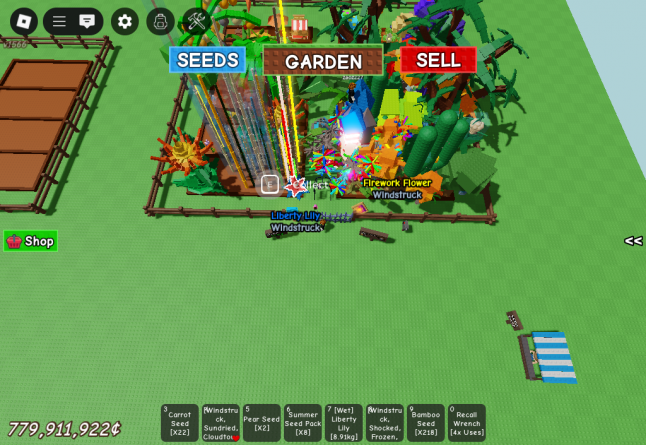646x445 pixels.
Task: Equip the Recall Wrench
Action: (467, 423)
